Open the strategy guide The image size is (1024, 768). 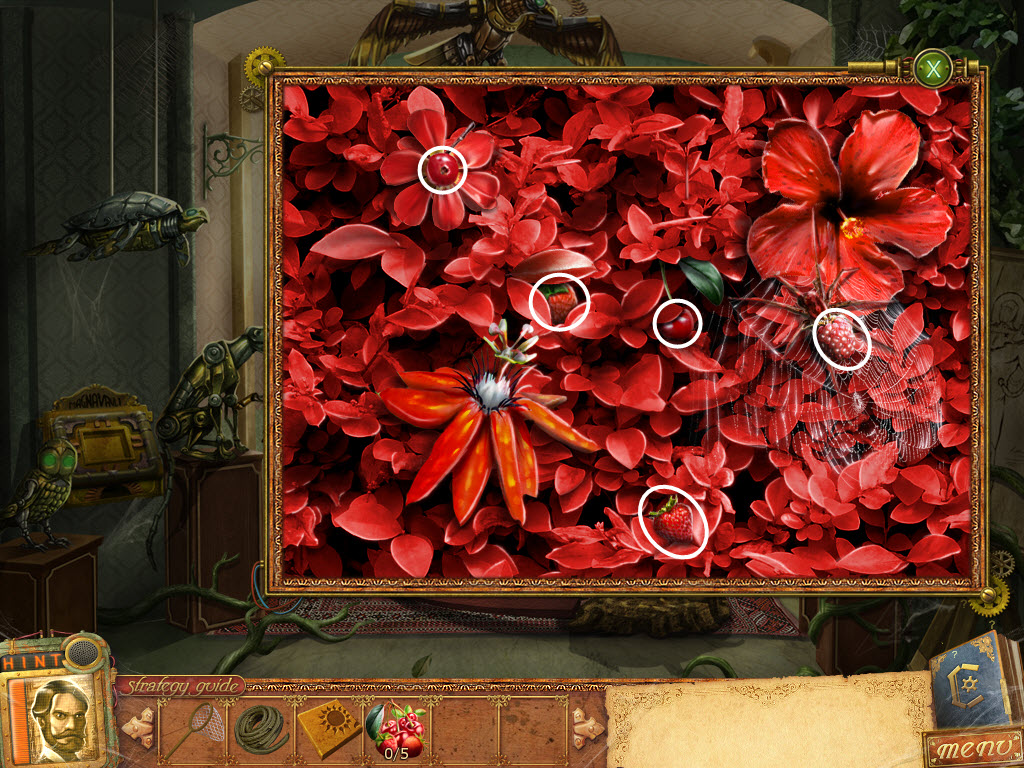[182, 686]
